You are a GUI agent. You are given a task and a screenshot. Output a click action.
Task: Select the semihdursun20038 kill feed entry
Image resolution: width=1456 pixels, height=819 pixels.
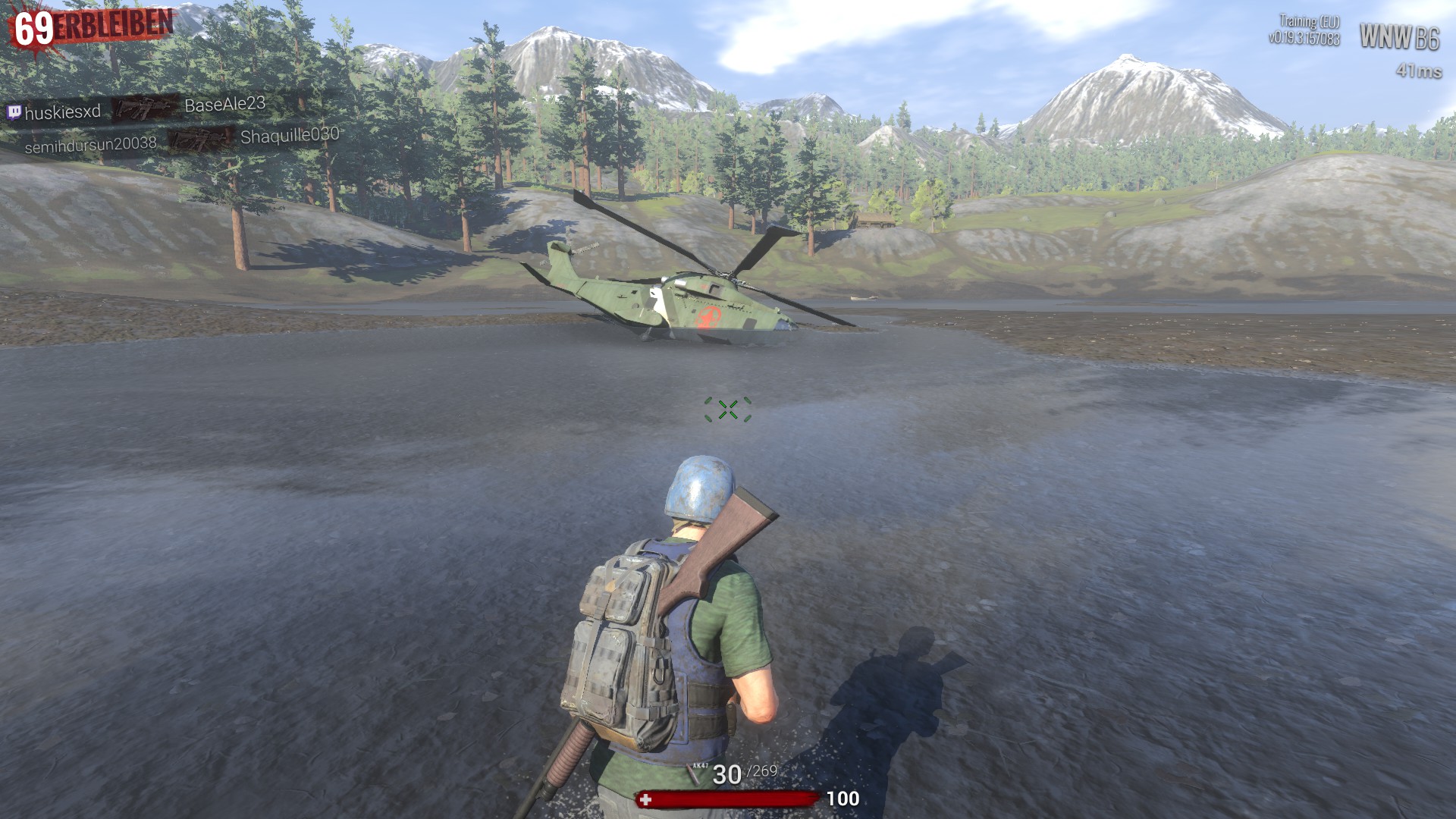pos(90,144)
